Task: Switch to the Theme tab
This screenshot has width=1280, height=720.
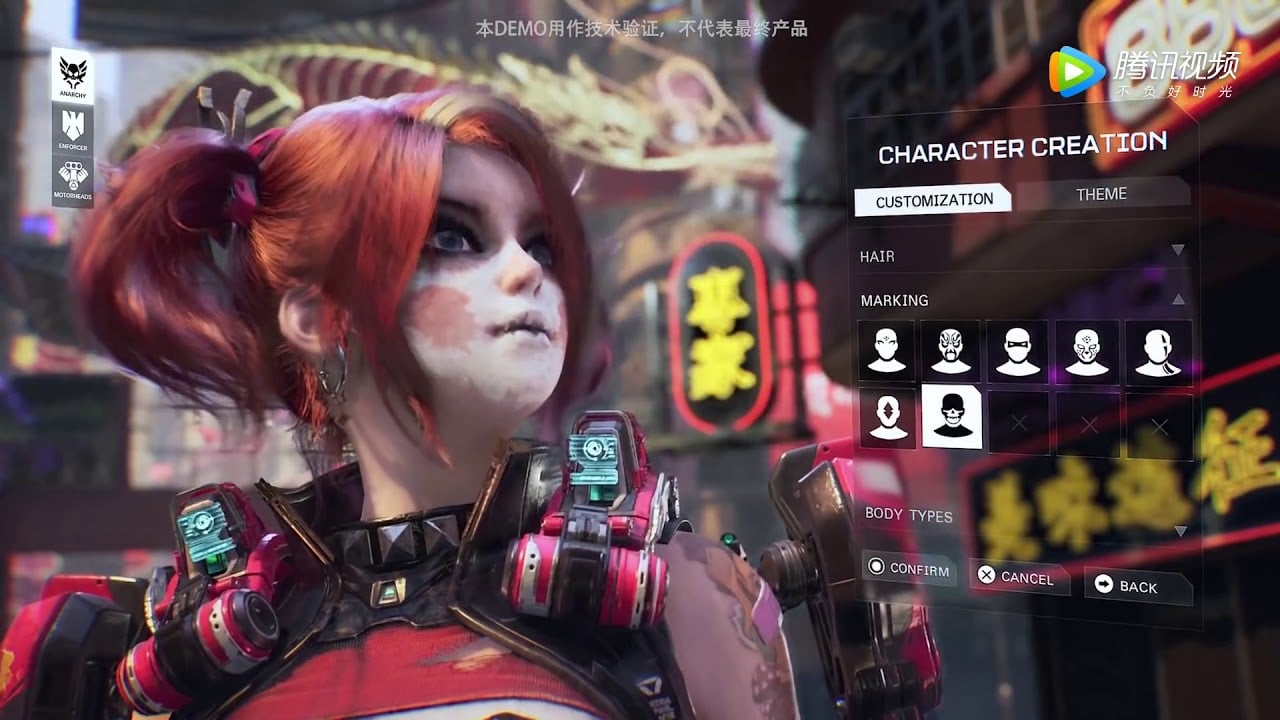Action: [1101, 194]
